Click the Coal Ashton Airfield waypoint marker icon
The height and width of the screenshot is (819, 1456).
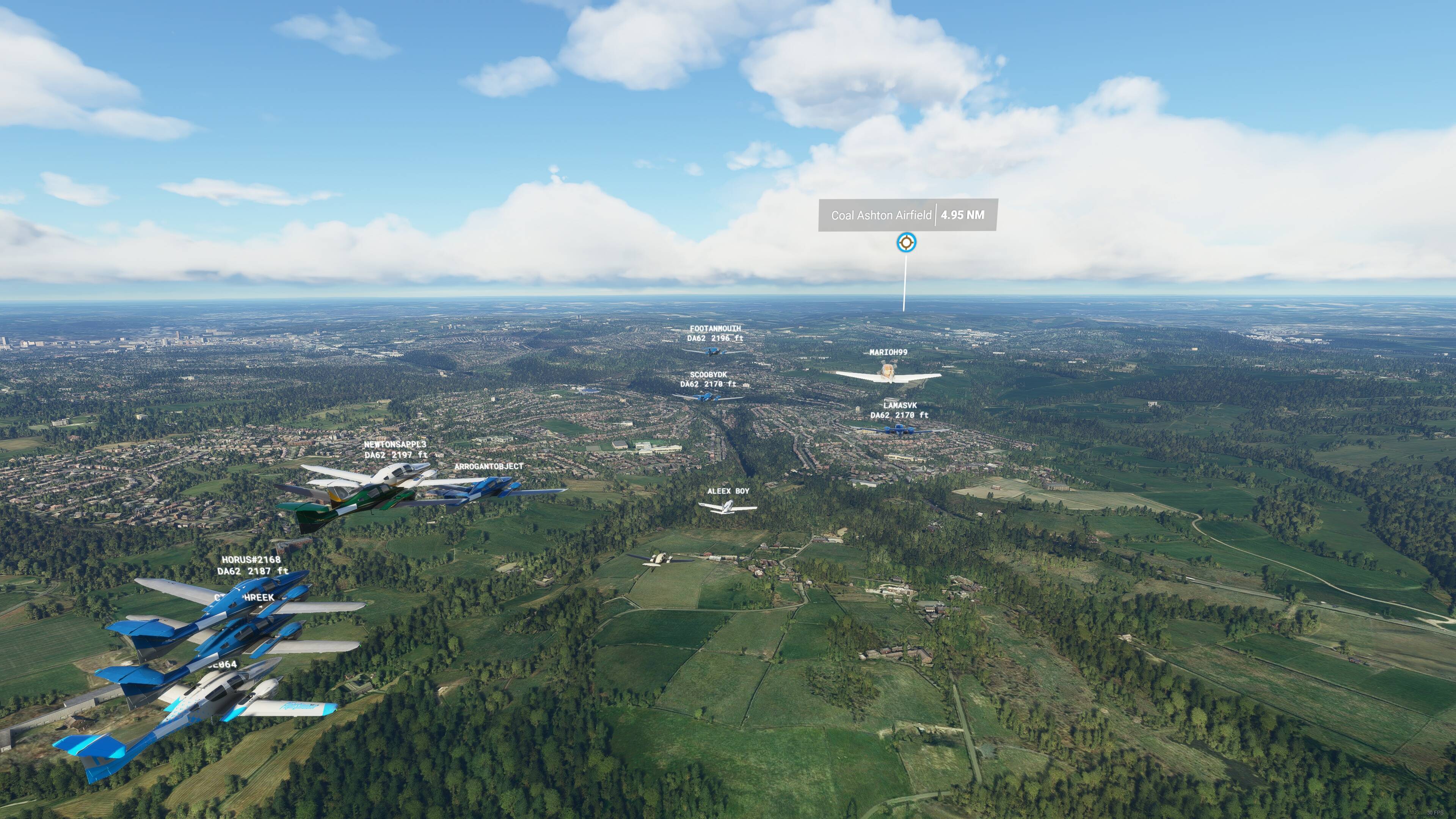pos(906,243)
